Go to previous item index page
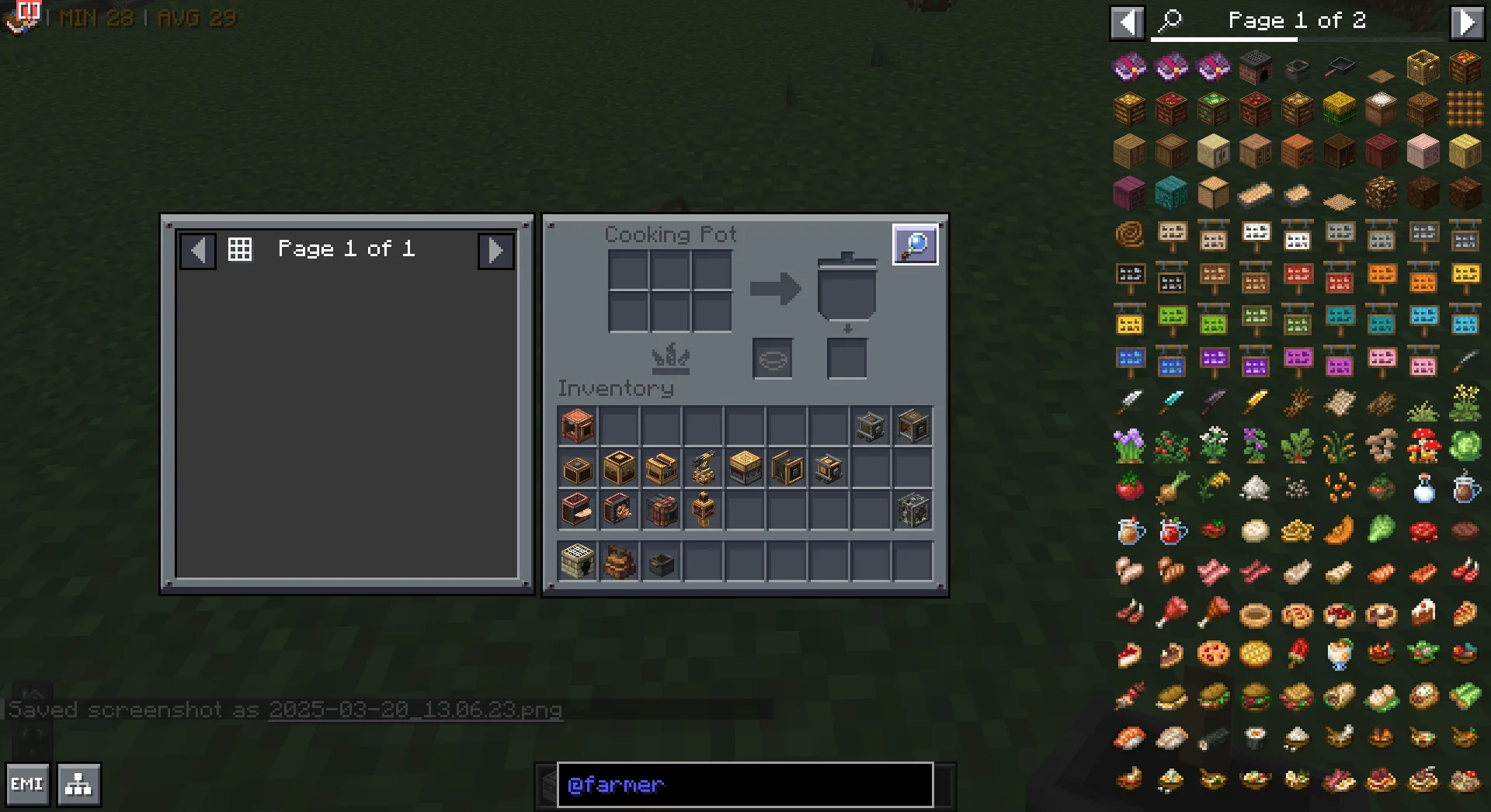The width and height of the screenshot is (1491, 812). pos(1127,22)
